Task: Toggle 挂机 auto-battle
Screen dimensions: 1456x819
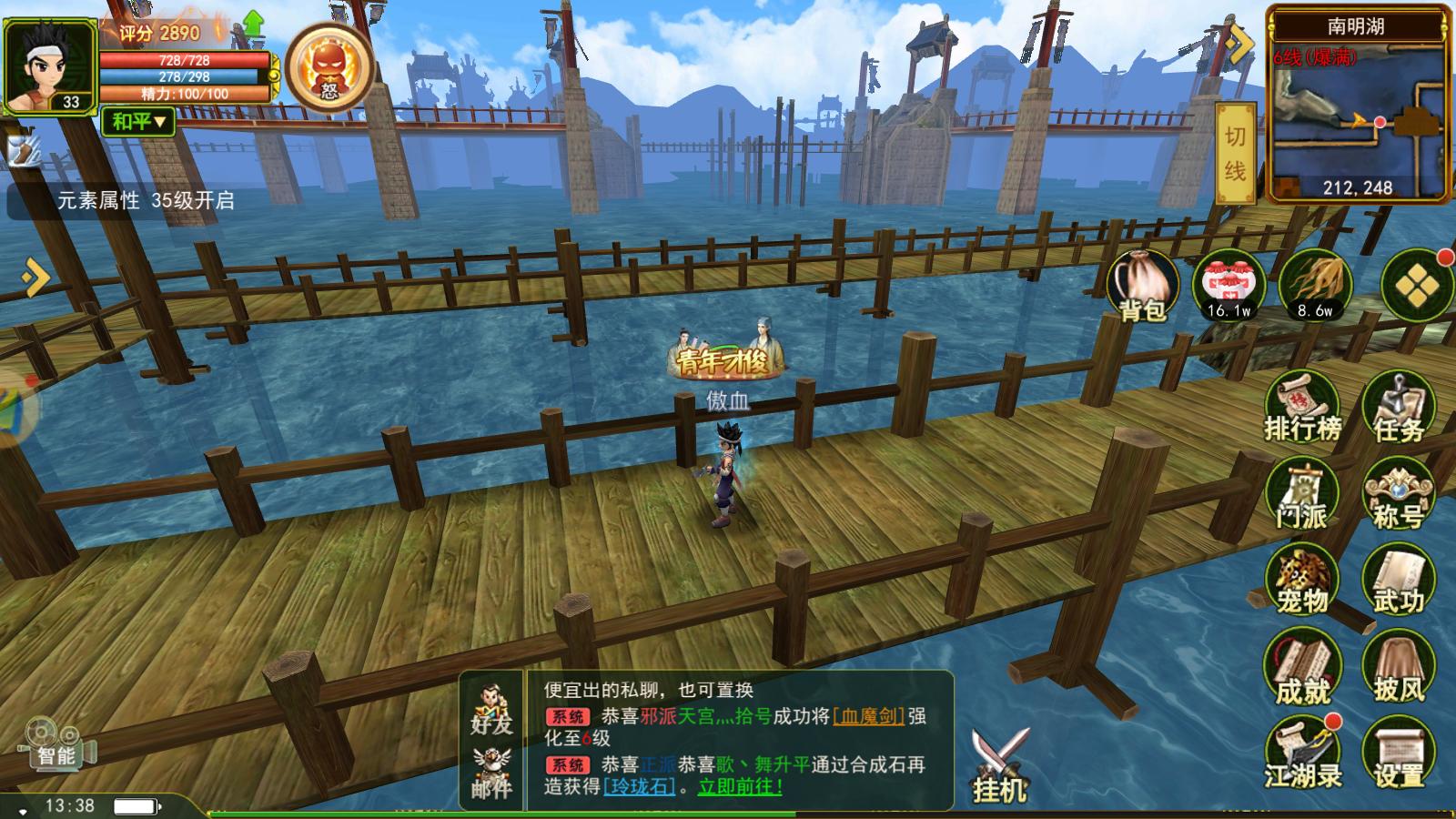Action: coord(1000,766)
